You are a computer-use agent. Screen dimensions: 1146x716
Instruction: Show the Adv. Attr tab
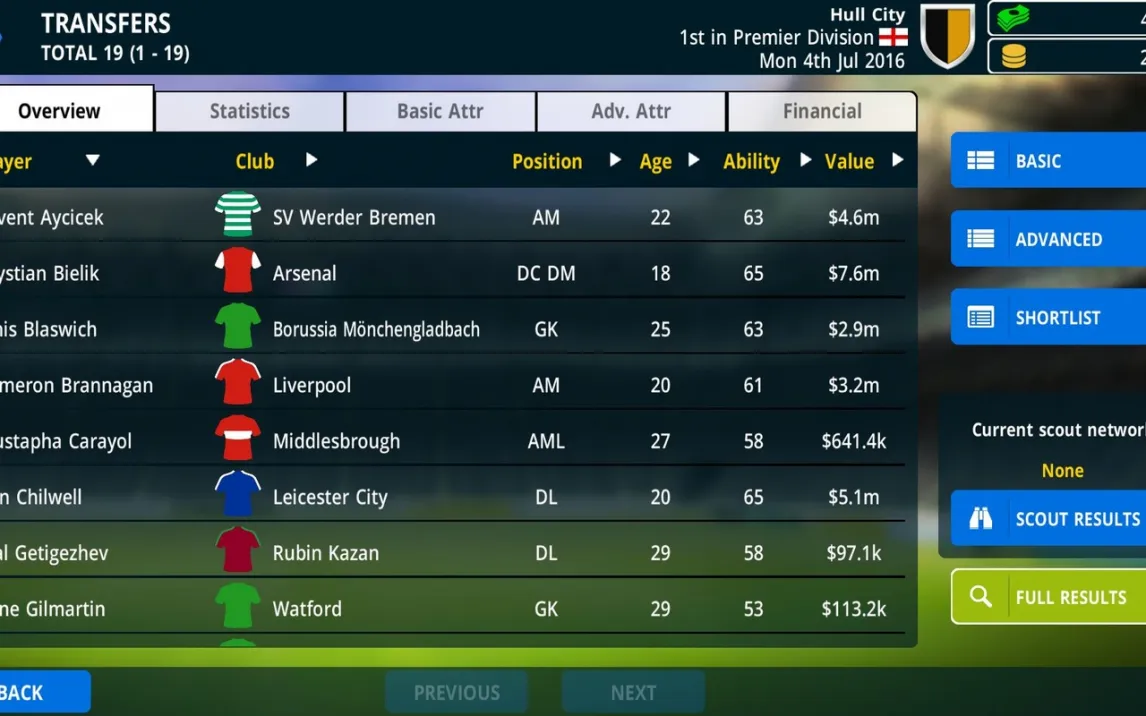[631, 111]
